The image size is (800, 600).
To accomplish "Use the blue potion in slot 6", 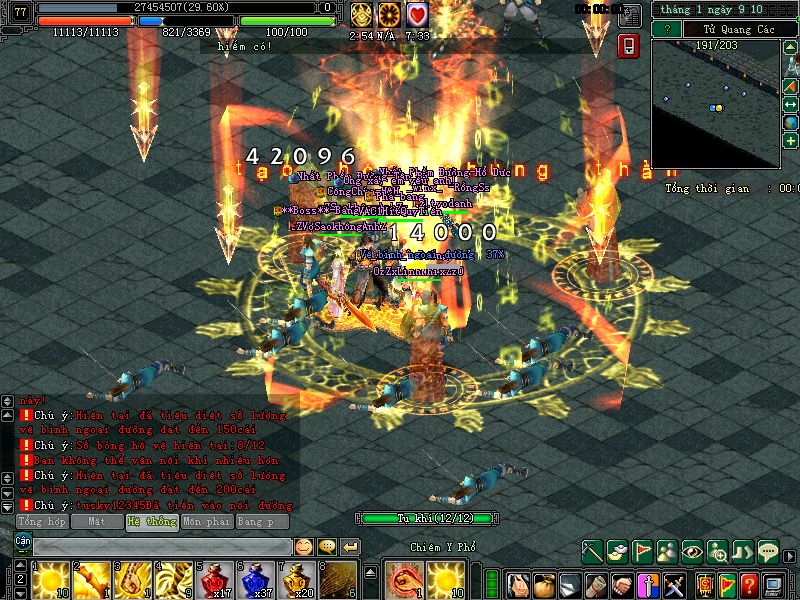I will pyautogui.click(x=258, y=577).
